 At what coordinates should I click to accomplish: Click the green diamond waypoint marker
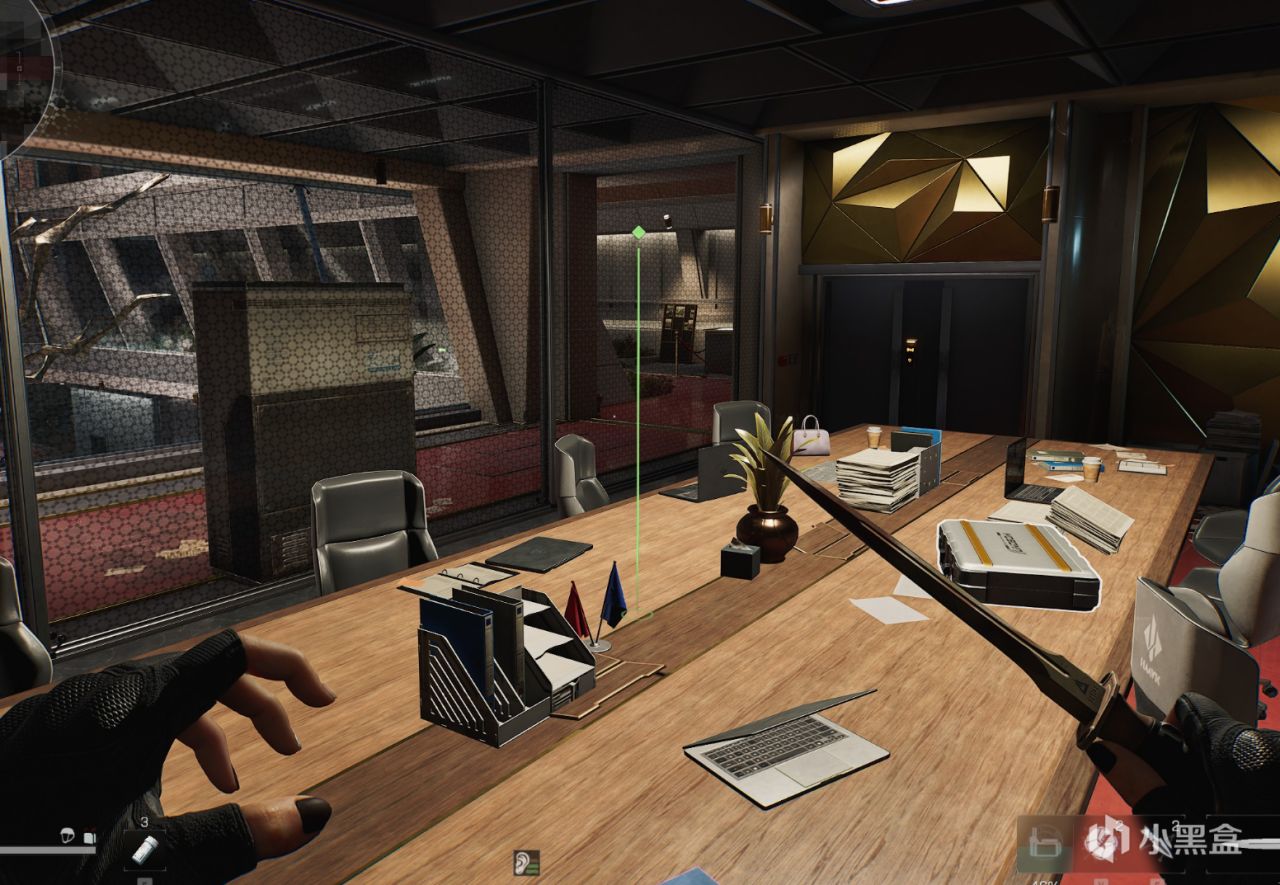coord(638,232)
